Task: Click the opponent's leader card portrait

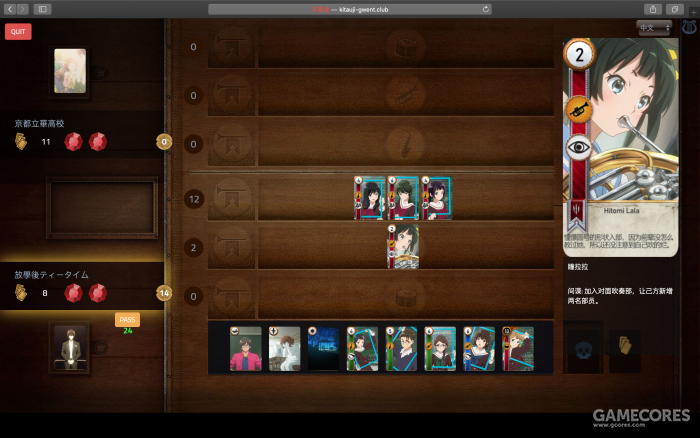Action: click(x=70, y=70)
